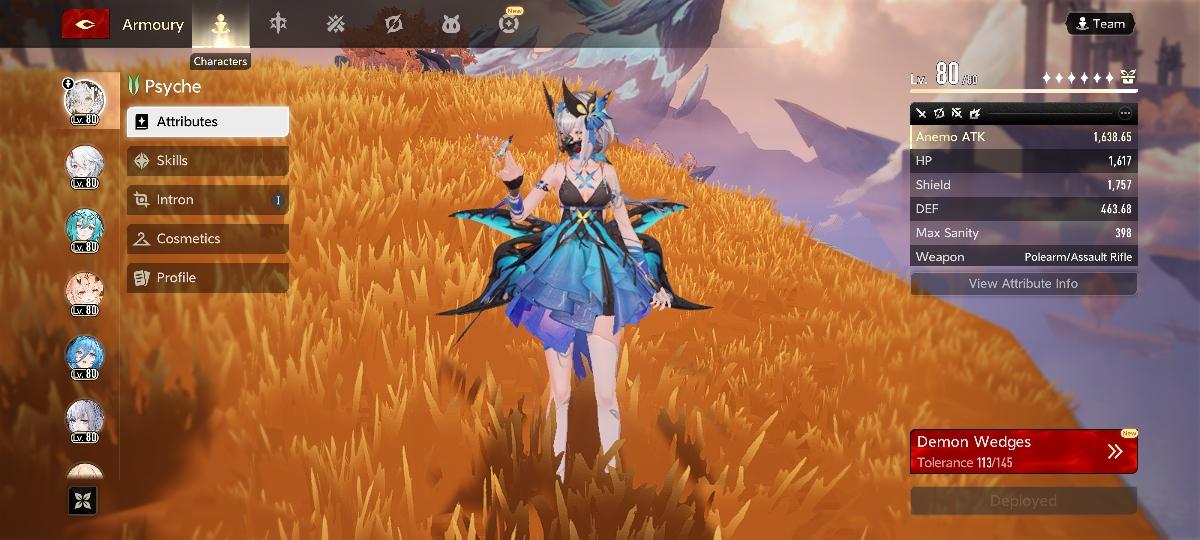The width and height of the screenshot is (1200, 540).
Task: Open the three-dot stats options button
Action: [1125, 113]
